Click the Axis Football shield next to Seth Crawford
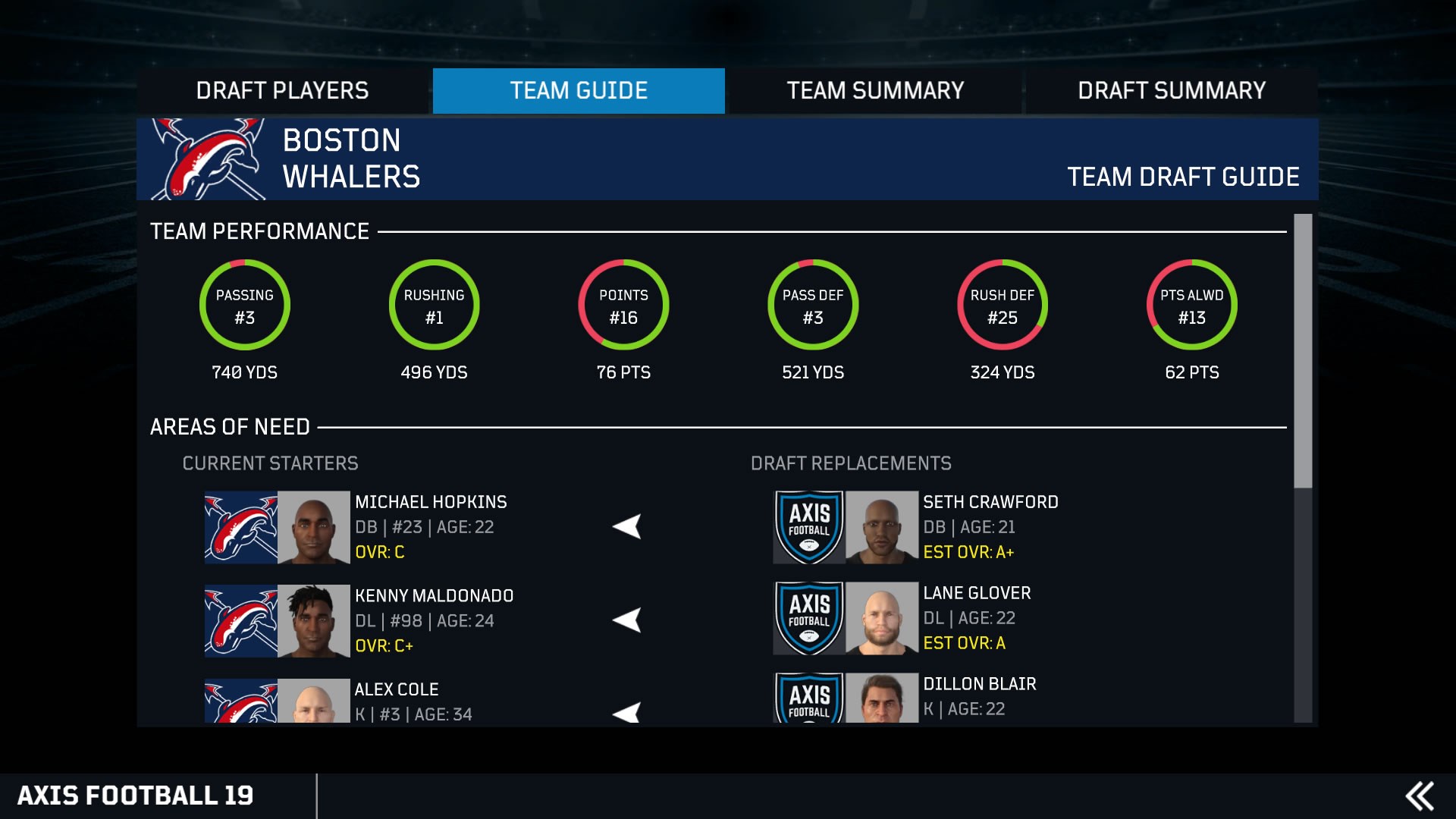Viewport: 1456px width, 819px height. pos(808,527)
